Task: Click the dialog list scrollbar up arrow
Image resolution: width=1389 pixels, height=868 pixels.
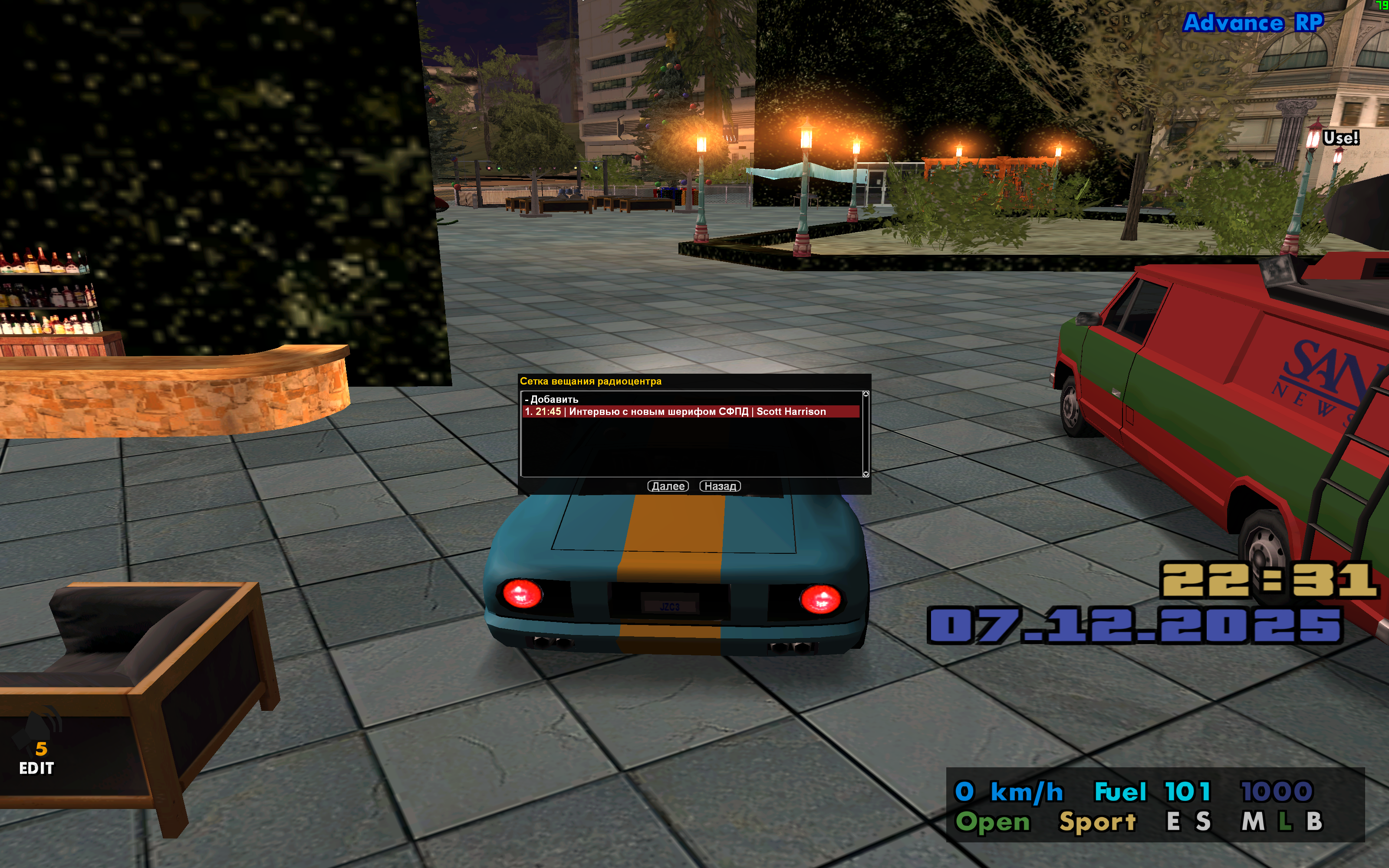Action: [x=866, y=394]
